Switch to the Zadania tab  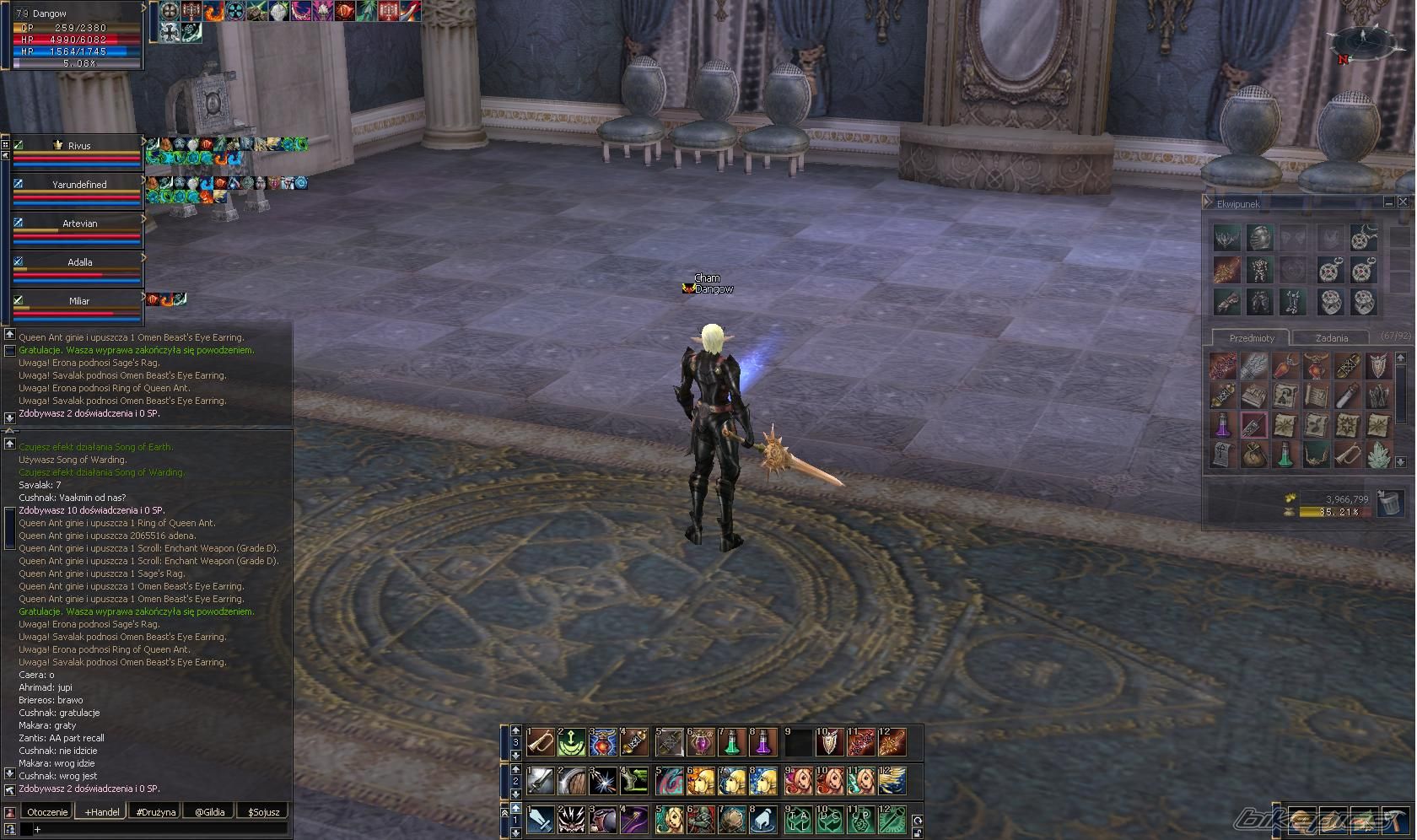point(1331,338)
